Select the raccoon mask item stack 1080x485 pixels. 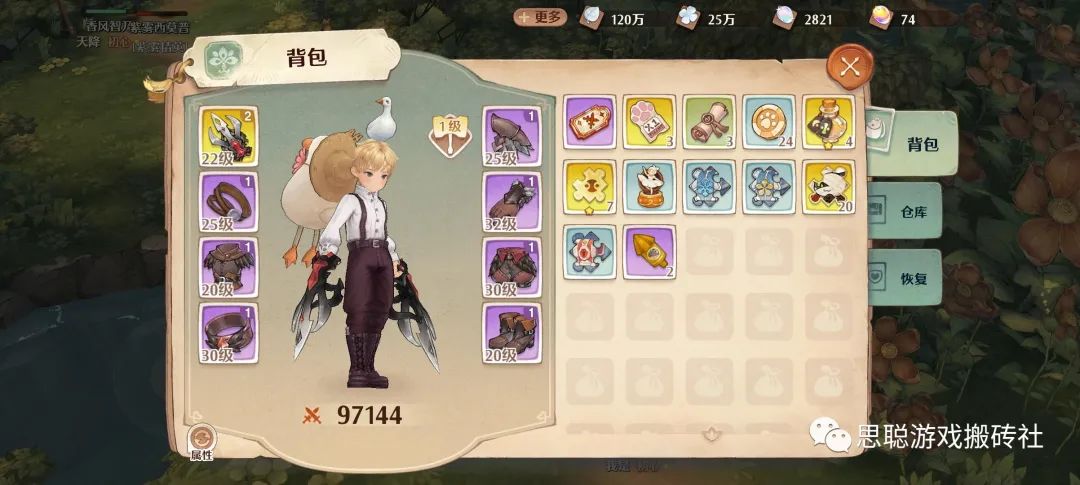tap(829, 186)
